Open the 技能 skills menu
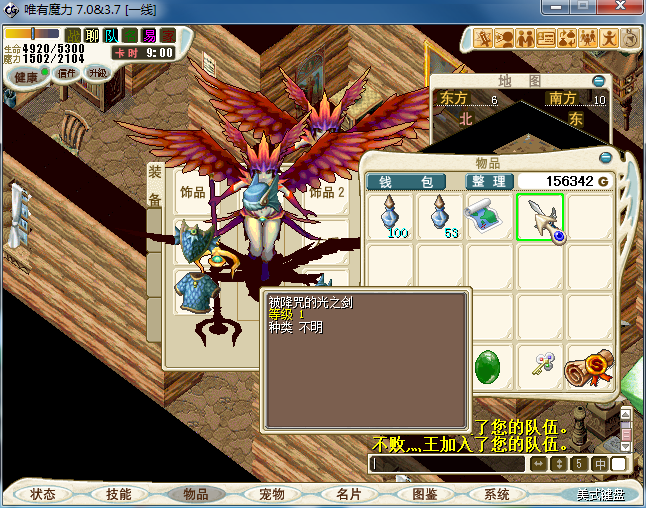The height and width of the screenshot is (508, 646). 119,494
